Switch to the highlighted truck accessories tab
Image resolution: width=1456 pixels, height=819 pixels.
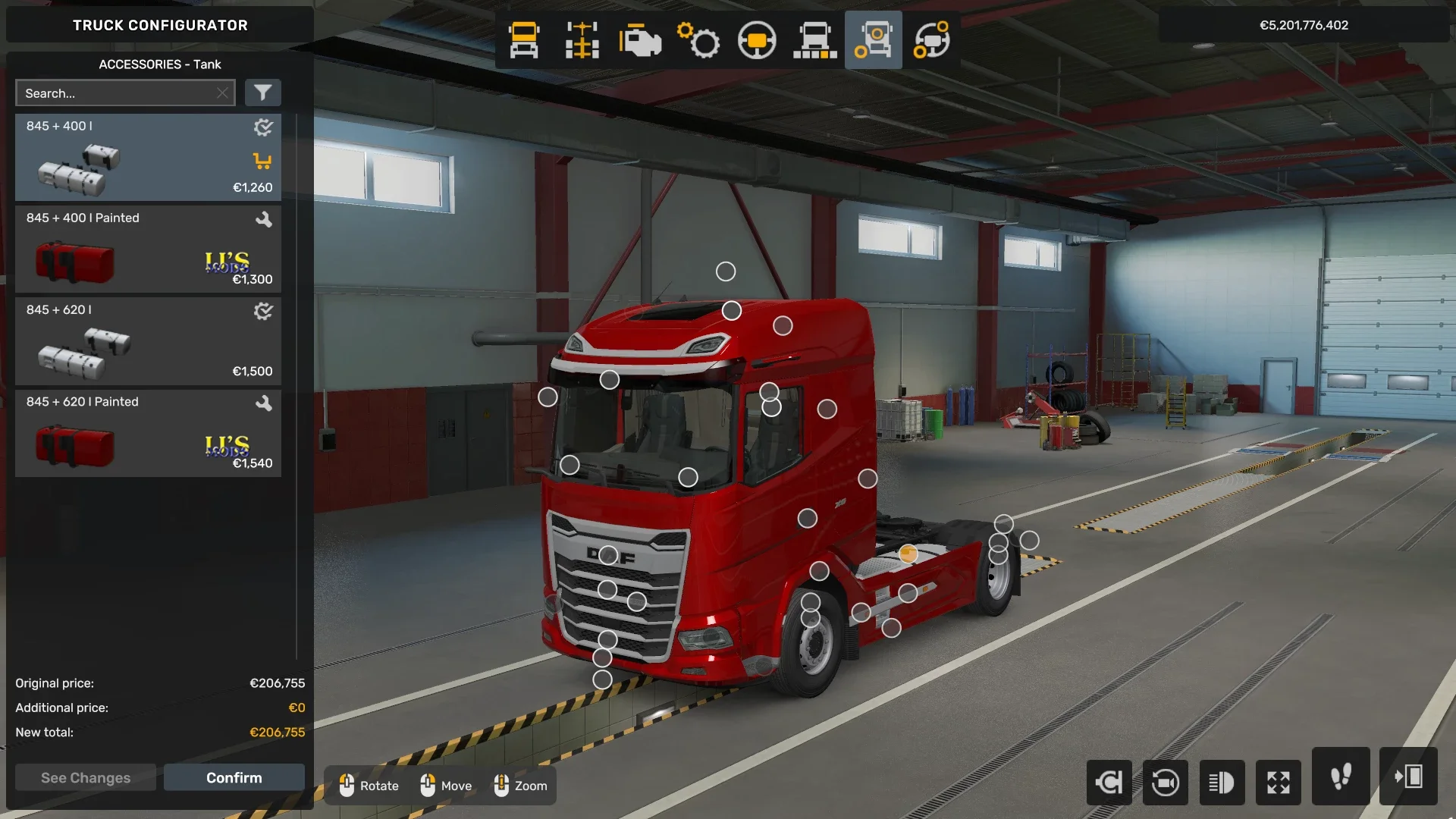click(873, 40)
